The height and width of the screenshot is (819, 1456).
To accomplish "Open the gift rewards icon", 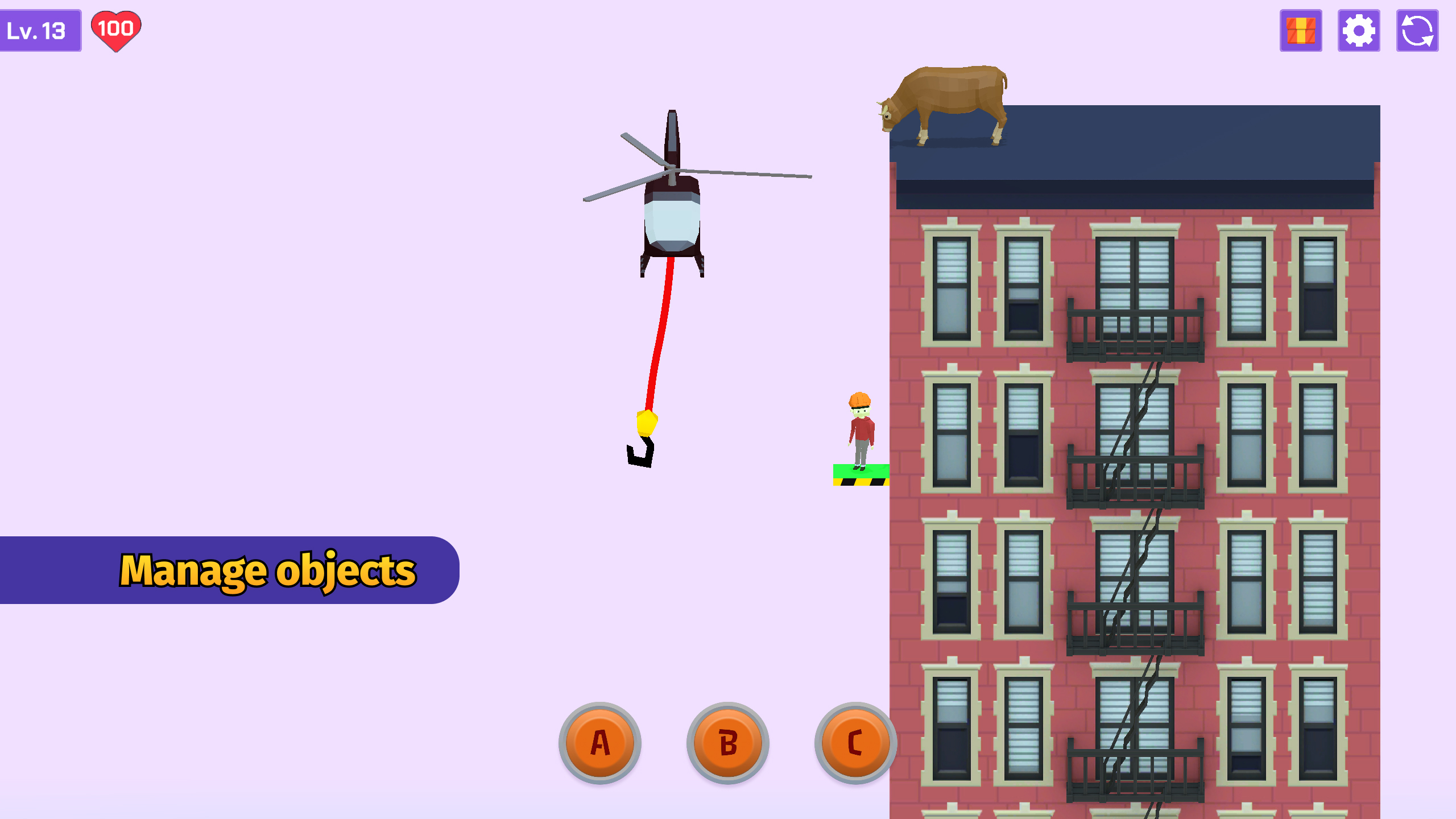I will click(1301, 31).
